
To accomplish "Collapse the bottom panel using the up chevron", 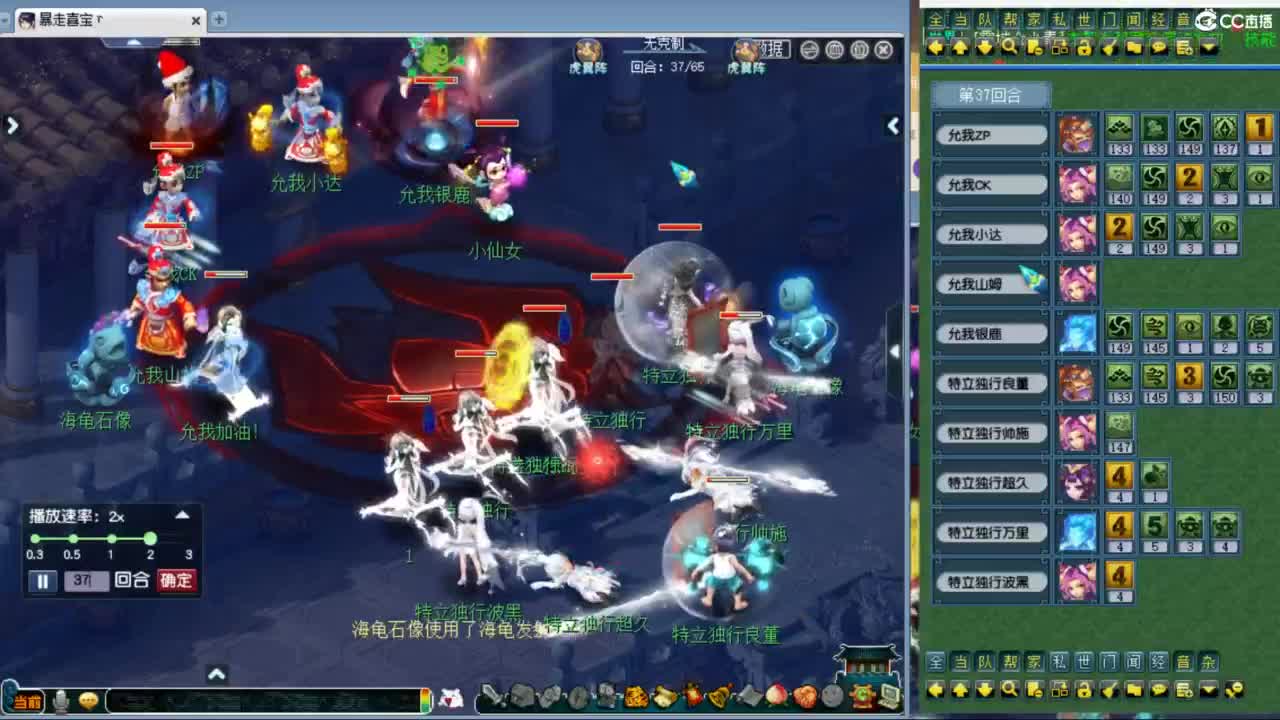I will click(217, 675).
